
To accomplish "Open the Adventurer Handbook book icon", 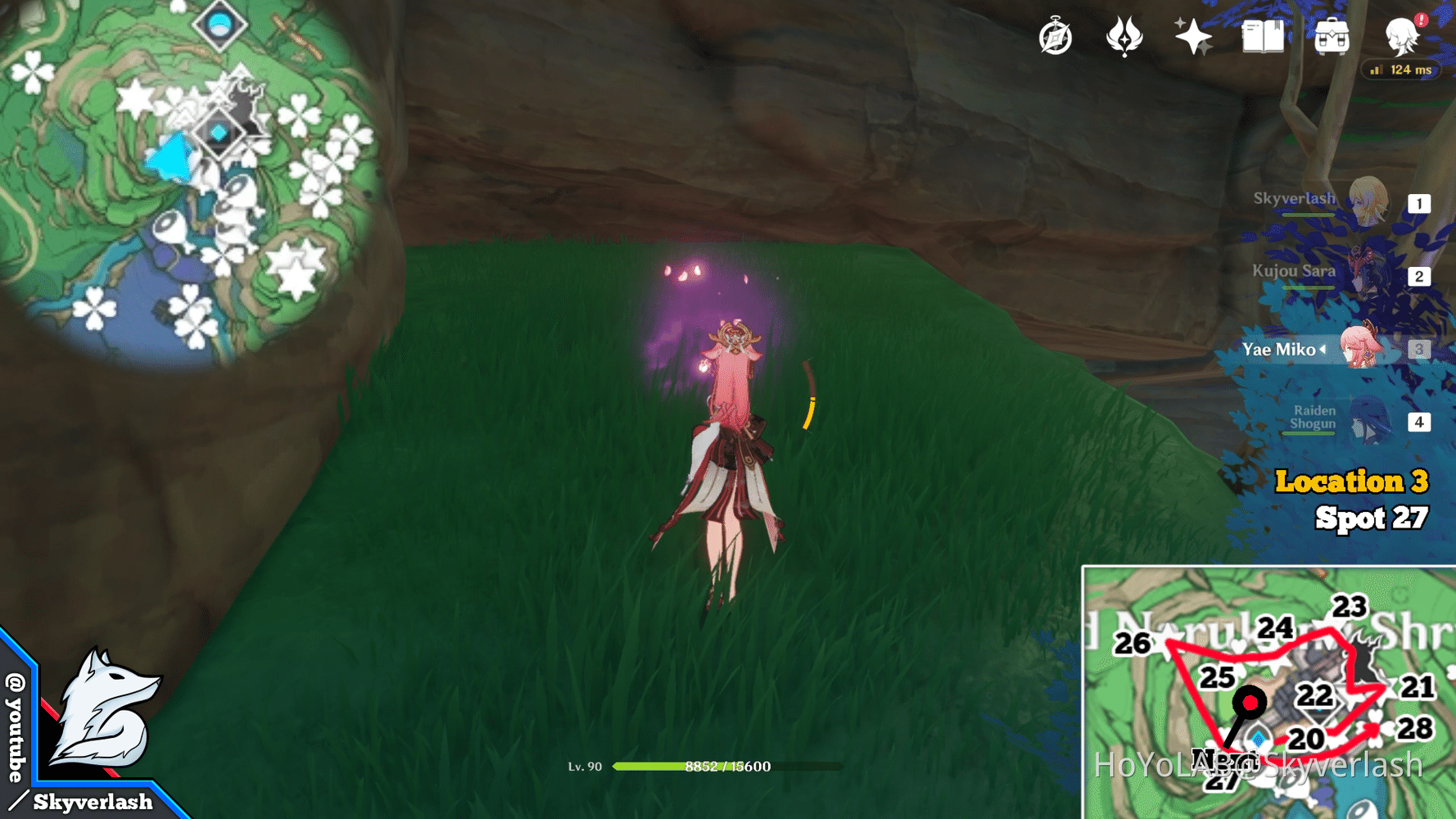I will coord(1261,36).
